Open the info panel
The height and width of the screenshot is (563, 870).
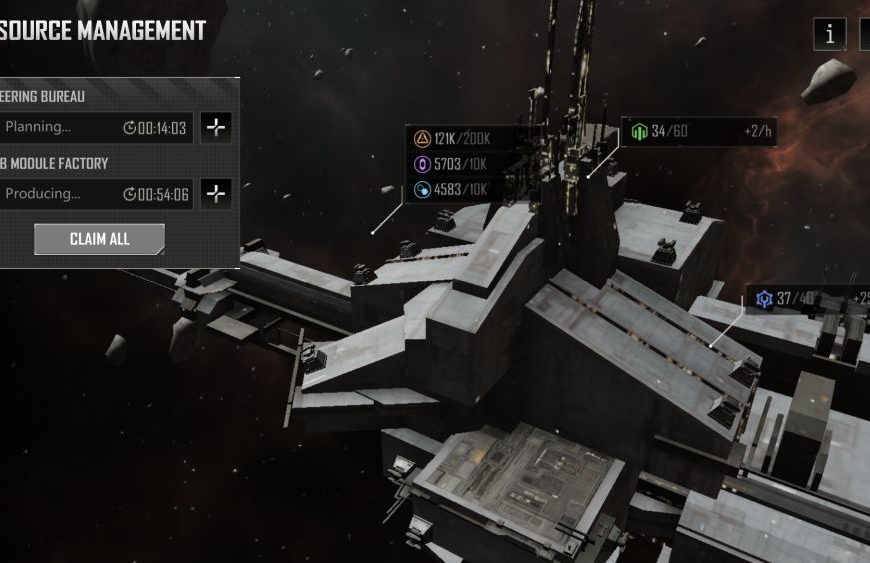pyautogui.click(x=830, y=34)
